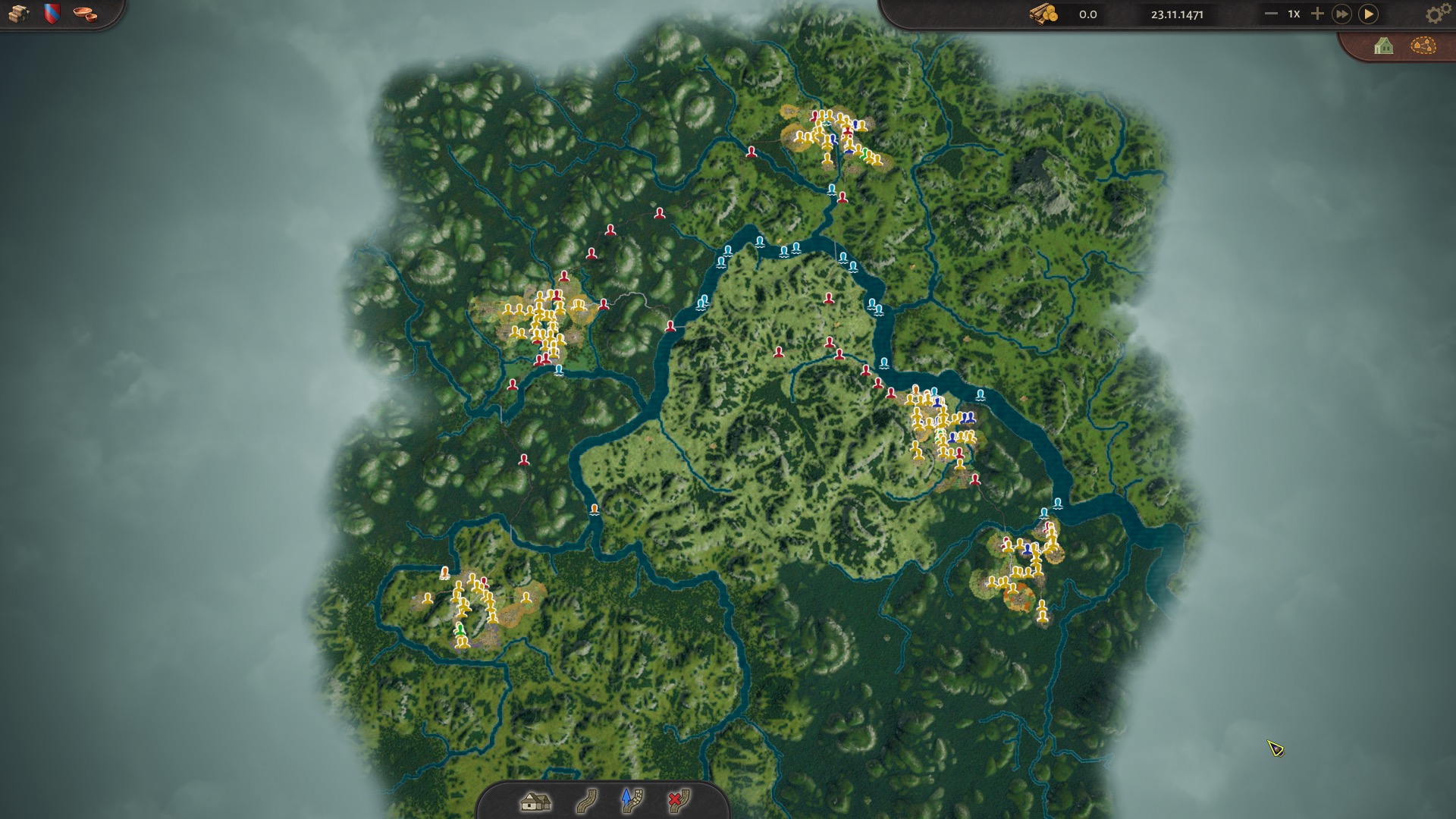1456x819 pixels.
Task: Select the build road tool
Action: (x=585, y=801)
